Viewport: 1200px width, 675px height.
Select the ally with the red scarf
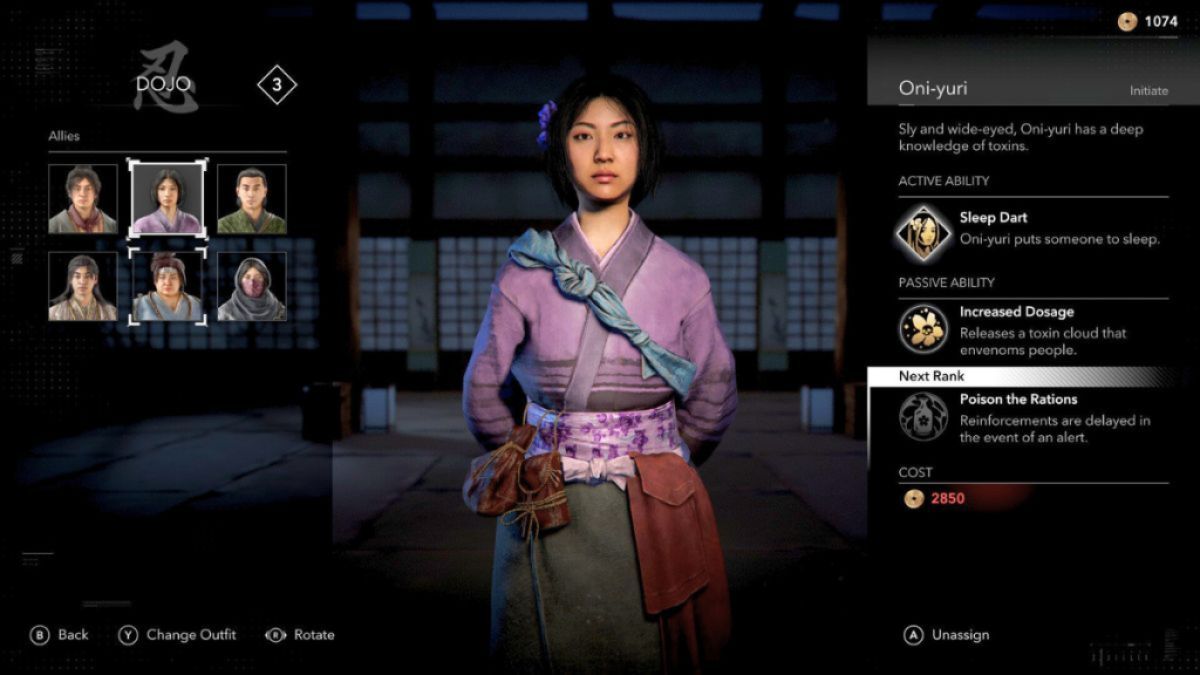click(83, 199)
